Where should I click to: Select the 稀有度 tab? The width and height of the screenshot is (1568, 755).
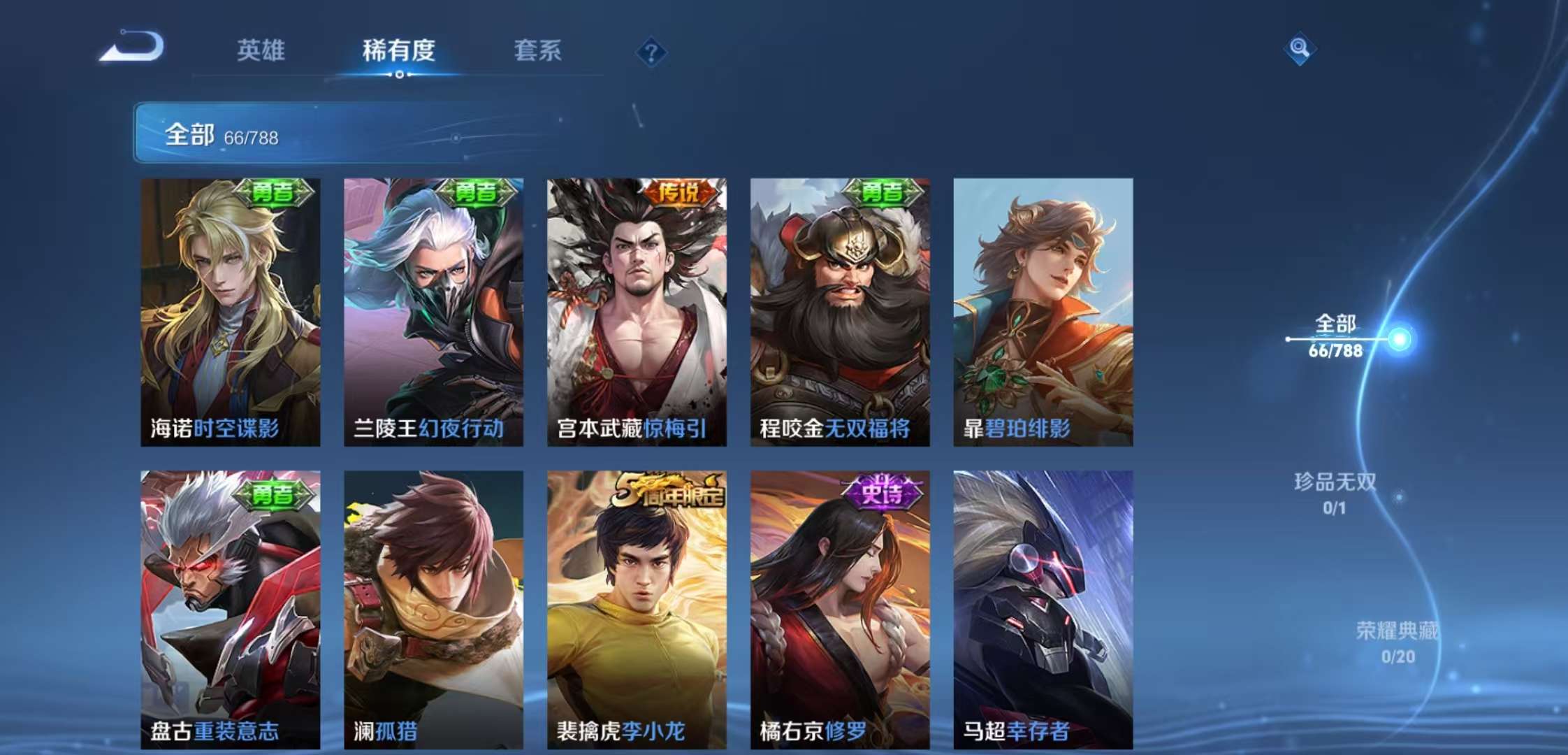[x=400, y=50]
